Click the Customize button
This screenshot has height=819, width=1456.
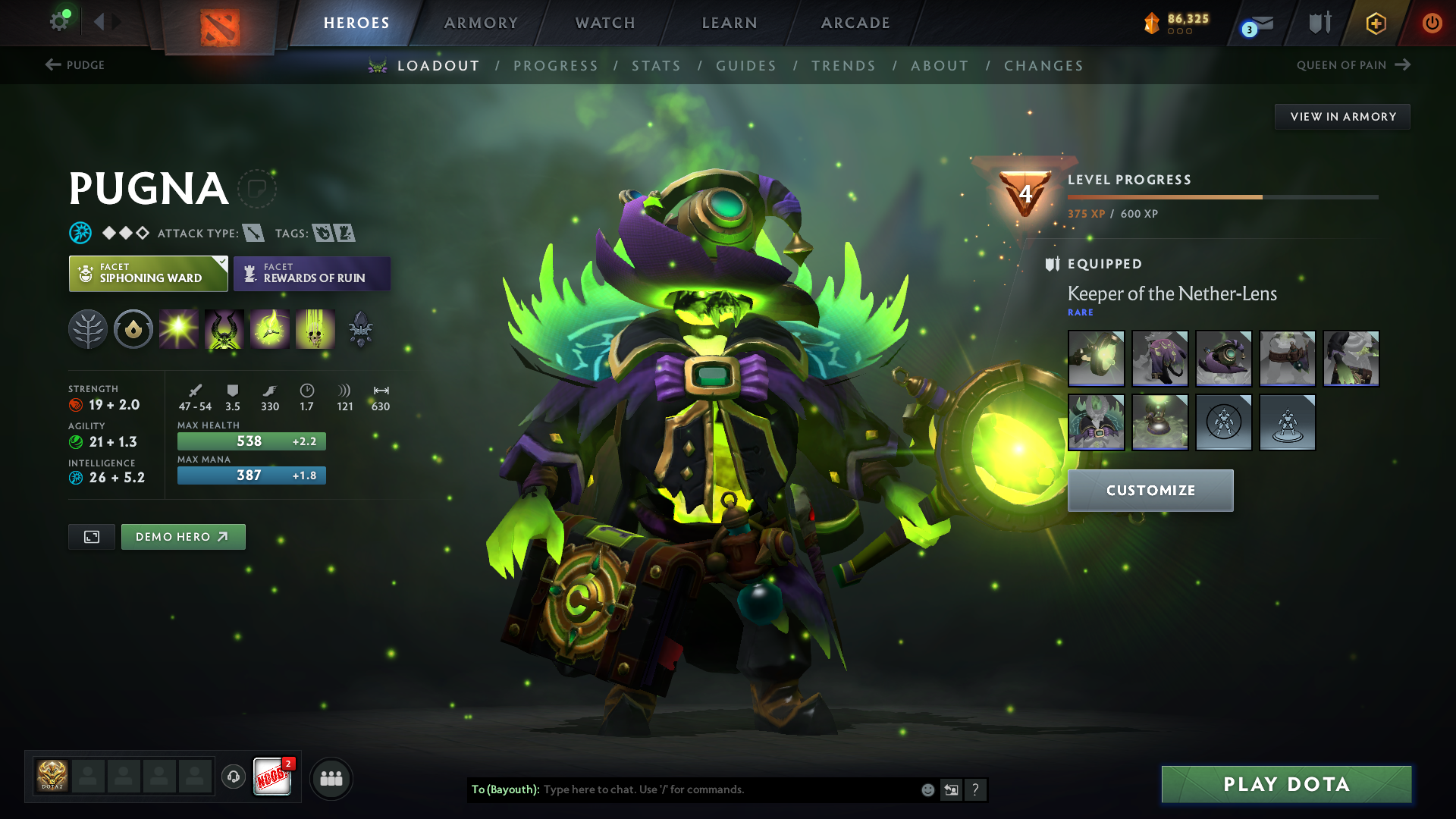click(1150, 491)
